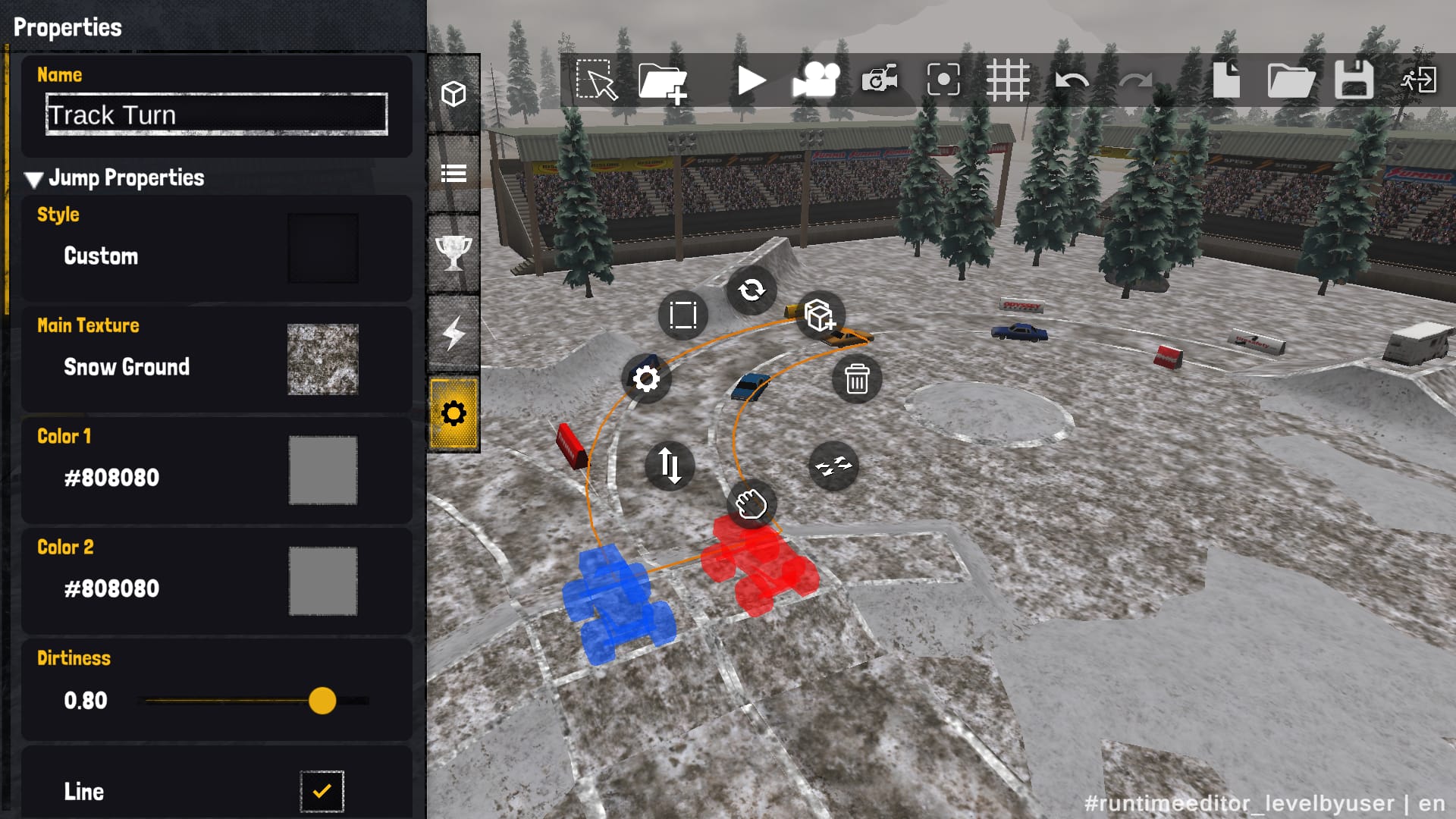Collapse the Jump Properties section
The width and height of the screenshot is (1456, 819).
tap(33, 179)
